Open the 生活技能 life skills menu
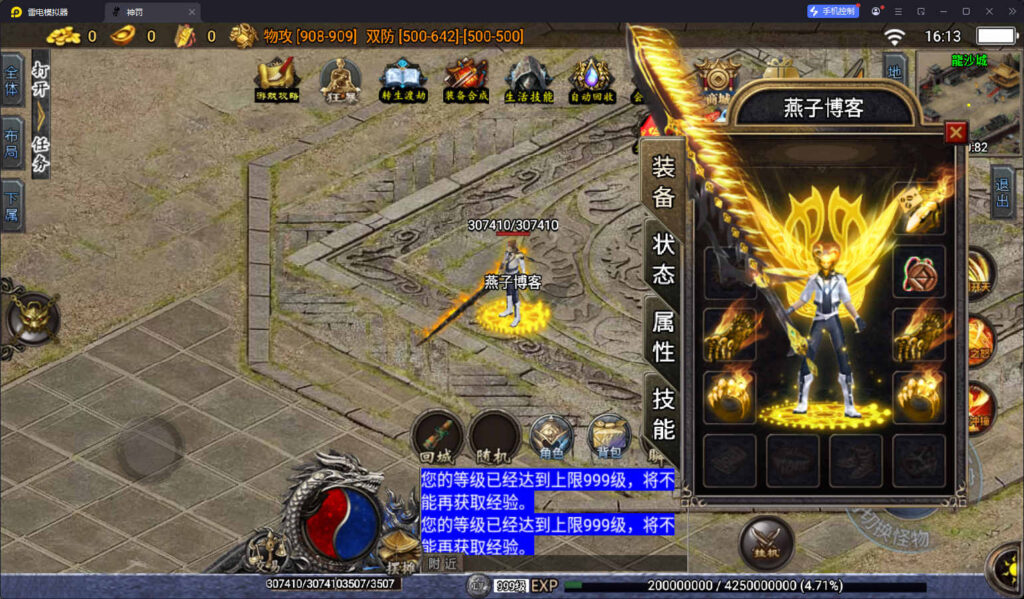 (x=528, y=78)
